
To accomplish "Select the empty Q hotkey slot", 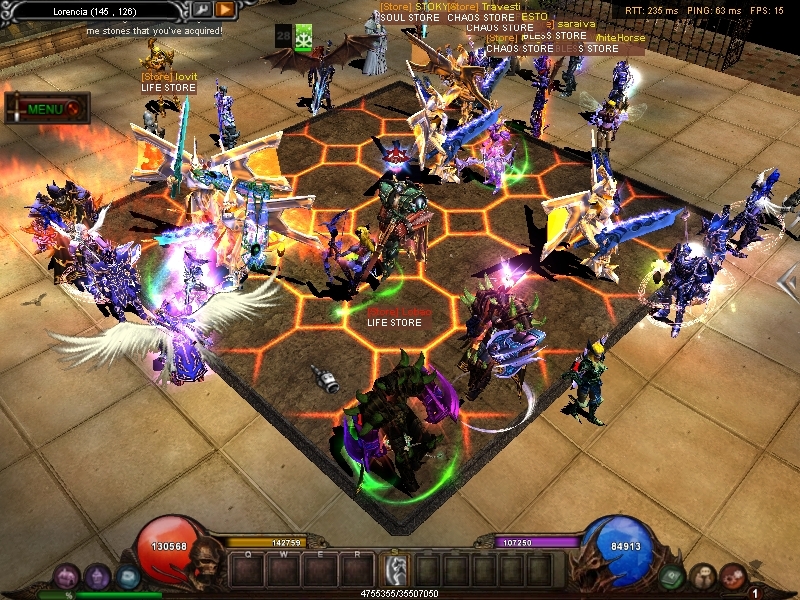I will 247,570.
